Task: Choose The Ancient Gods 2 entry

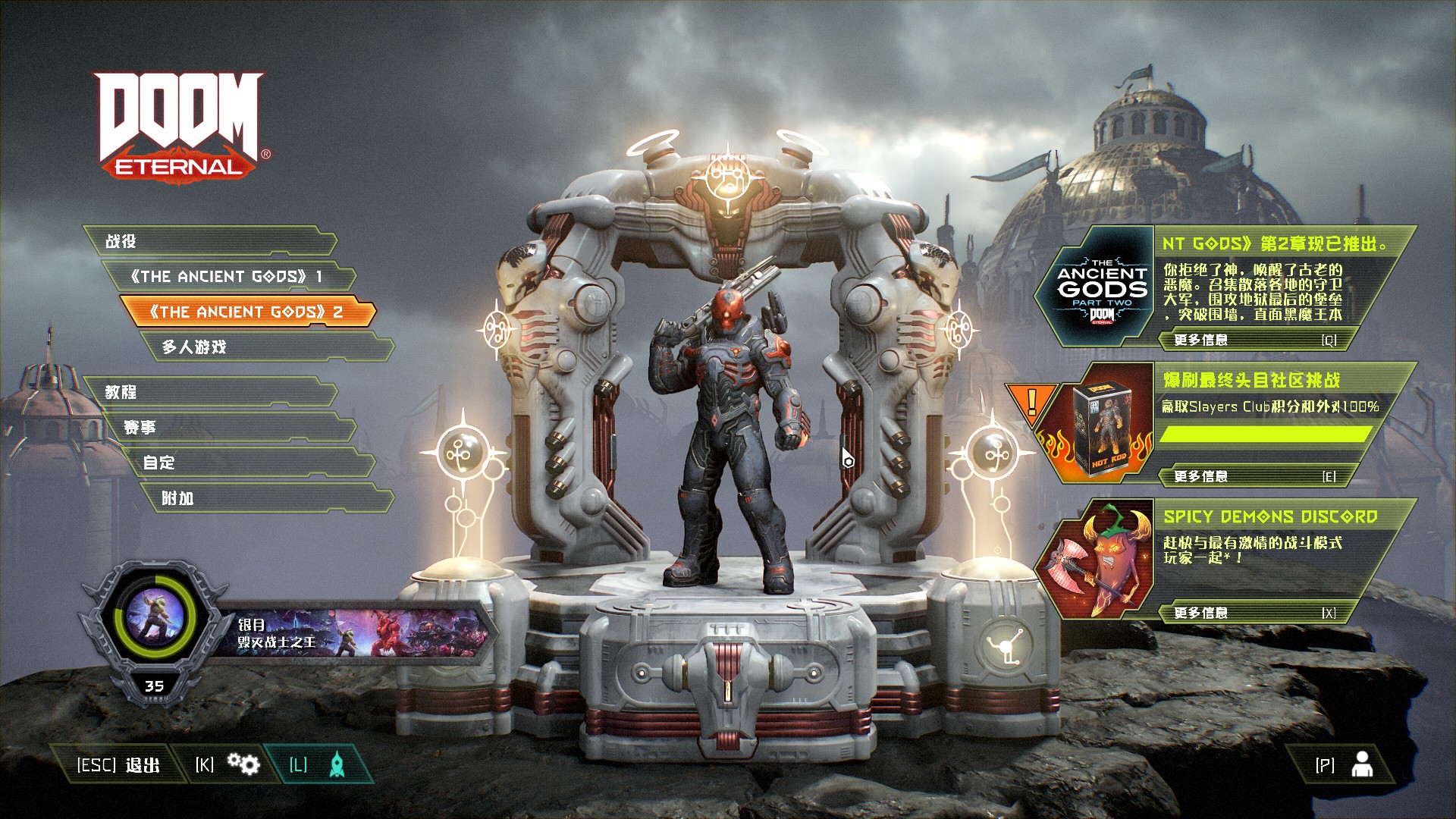Action: click(246, 312)
